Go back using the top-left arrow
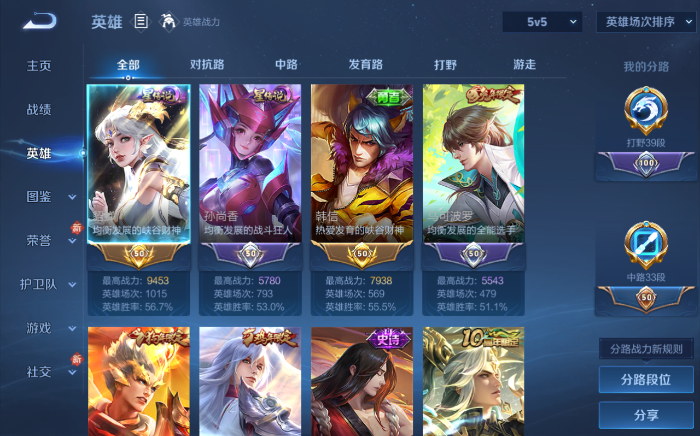 point(40,21)
